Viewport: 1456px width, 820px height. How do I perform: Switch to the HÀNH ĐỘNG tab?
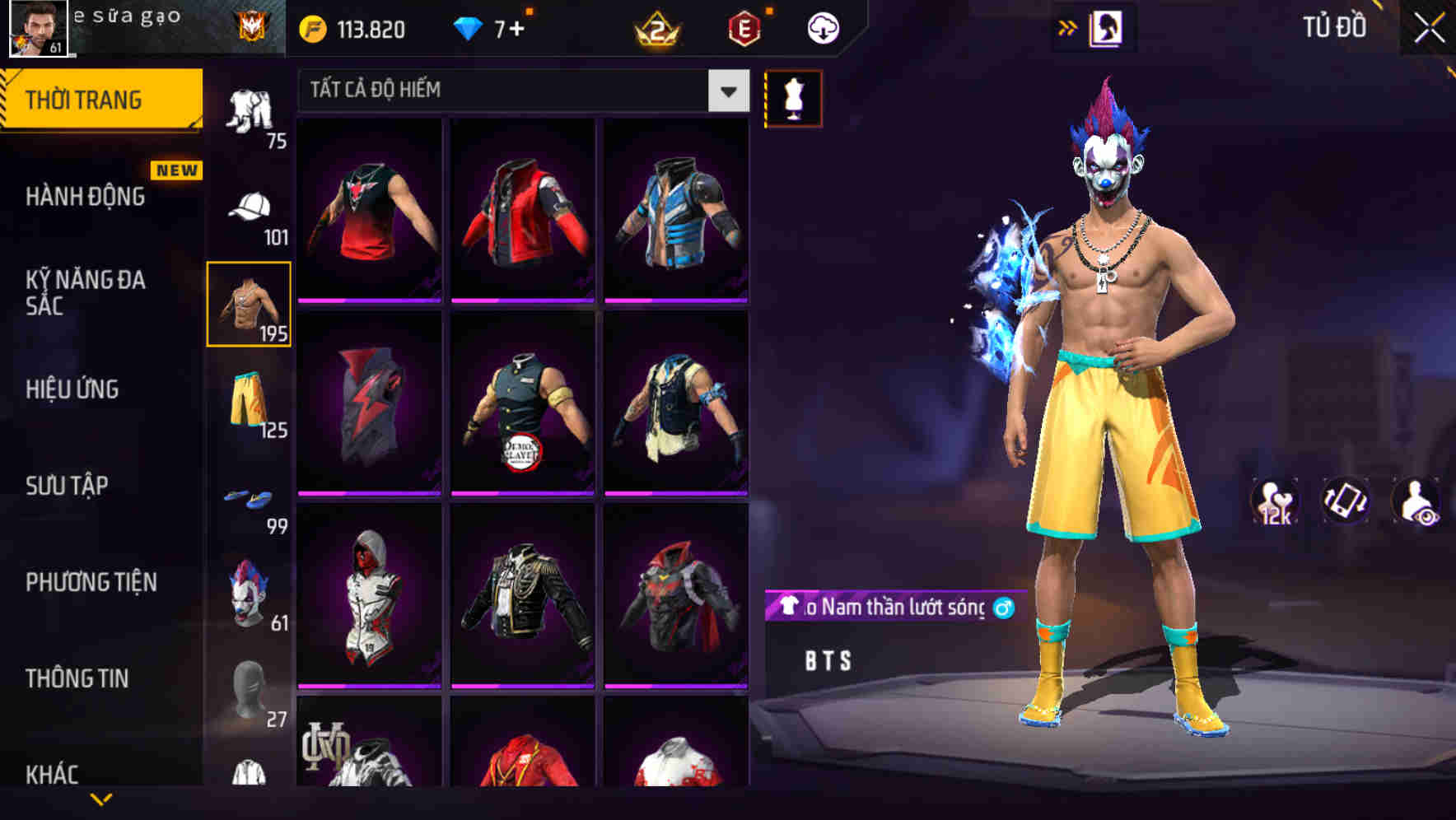click(85, 197)
